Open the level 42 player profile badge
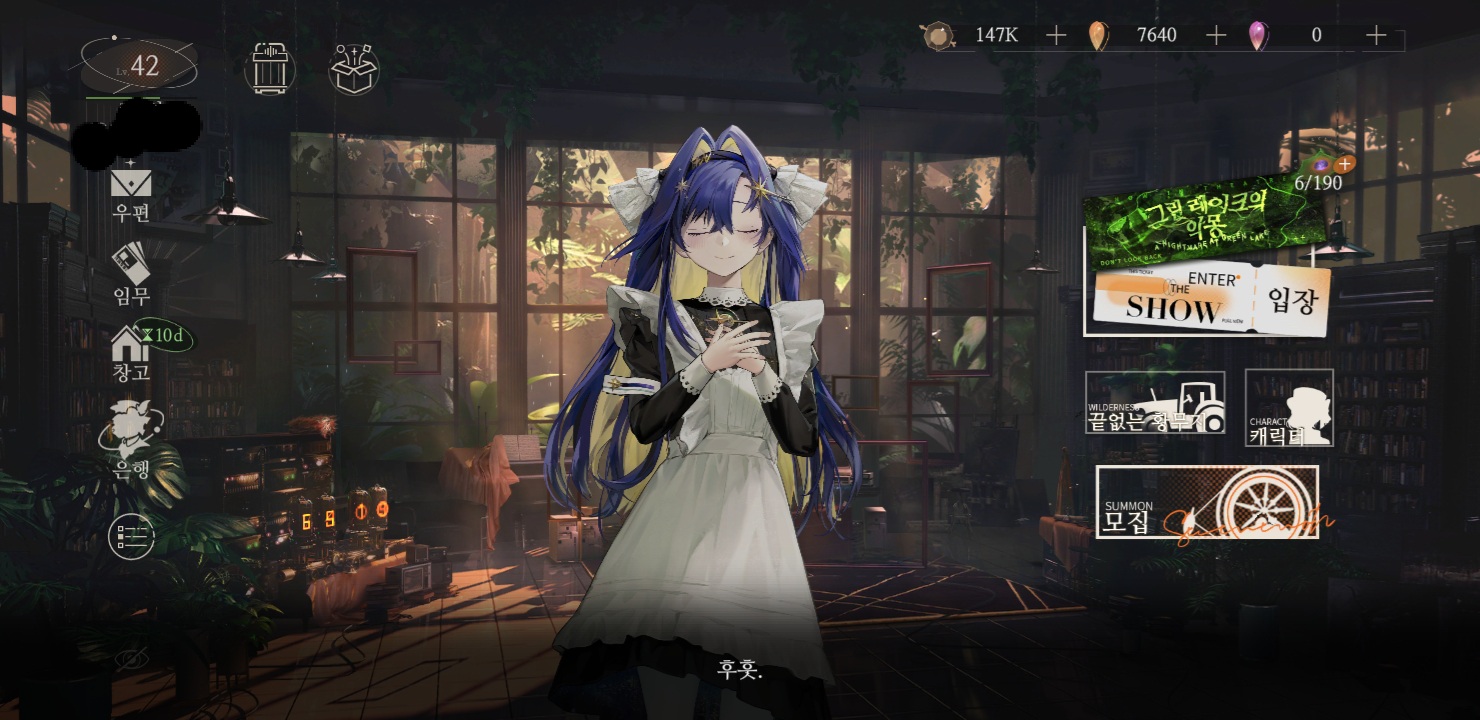The image size is (1480, 720). coord(138,67)
